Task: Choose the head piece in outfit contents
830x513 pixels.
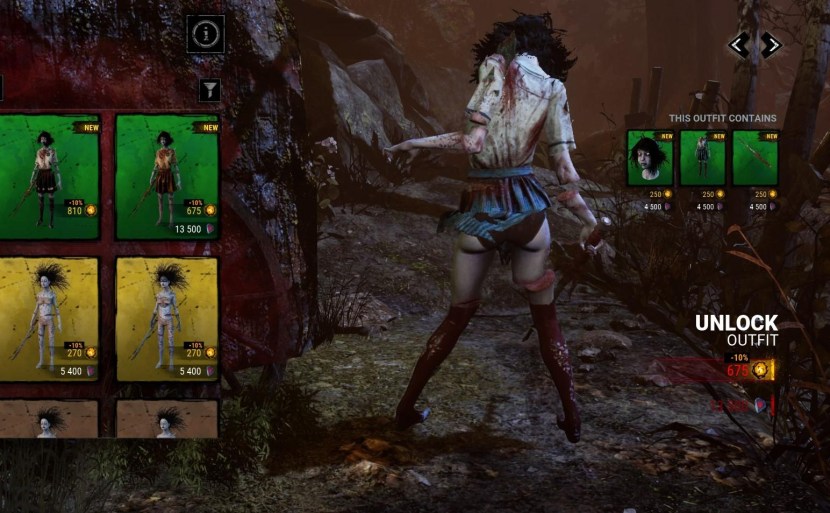Action: (650, 158)
